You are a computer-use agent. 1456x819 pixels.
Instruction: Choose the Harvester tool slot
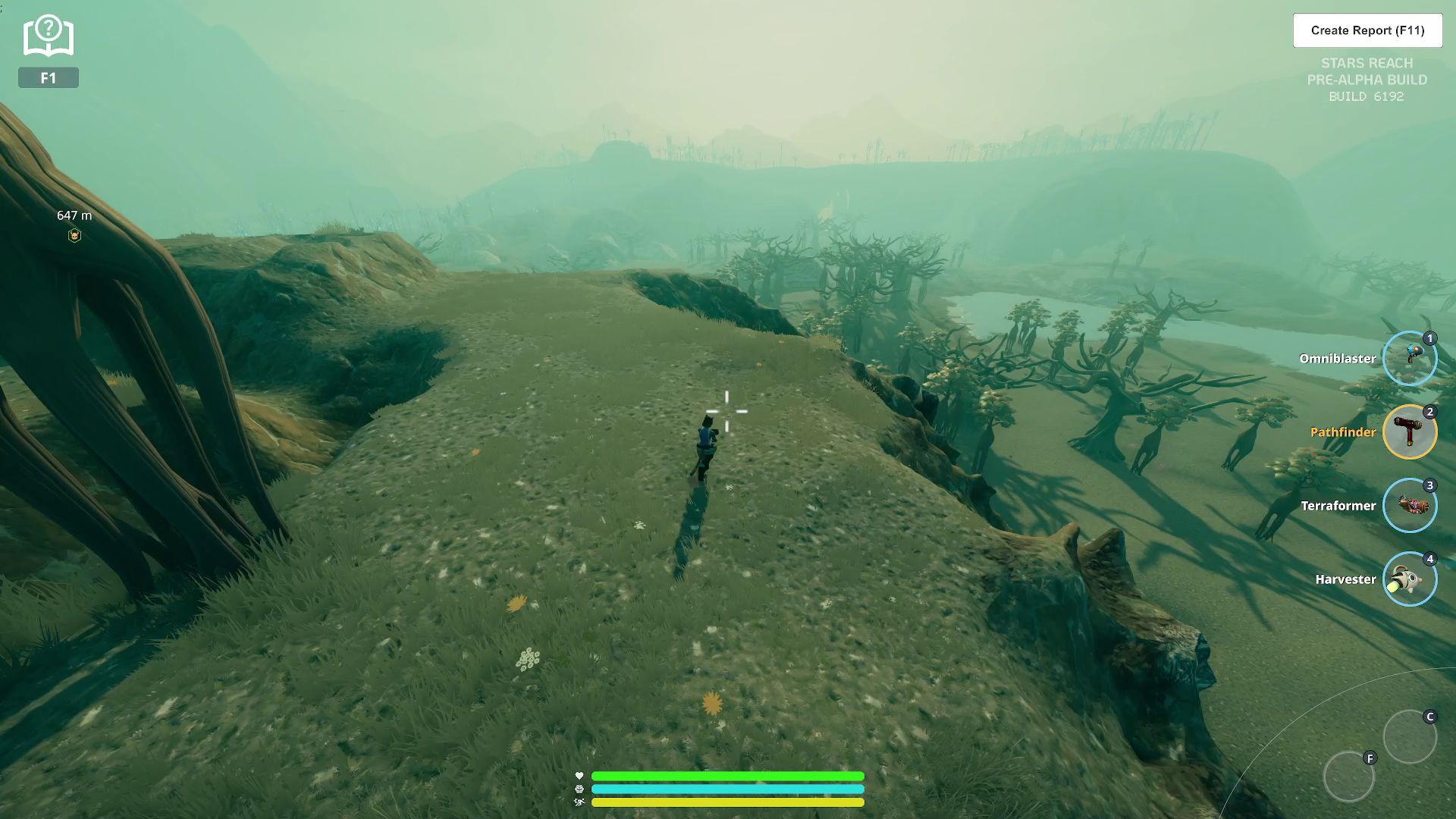tap(1410, 579)
